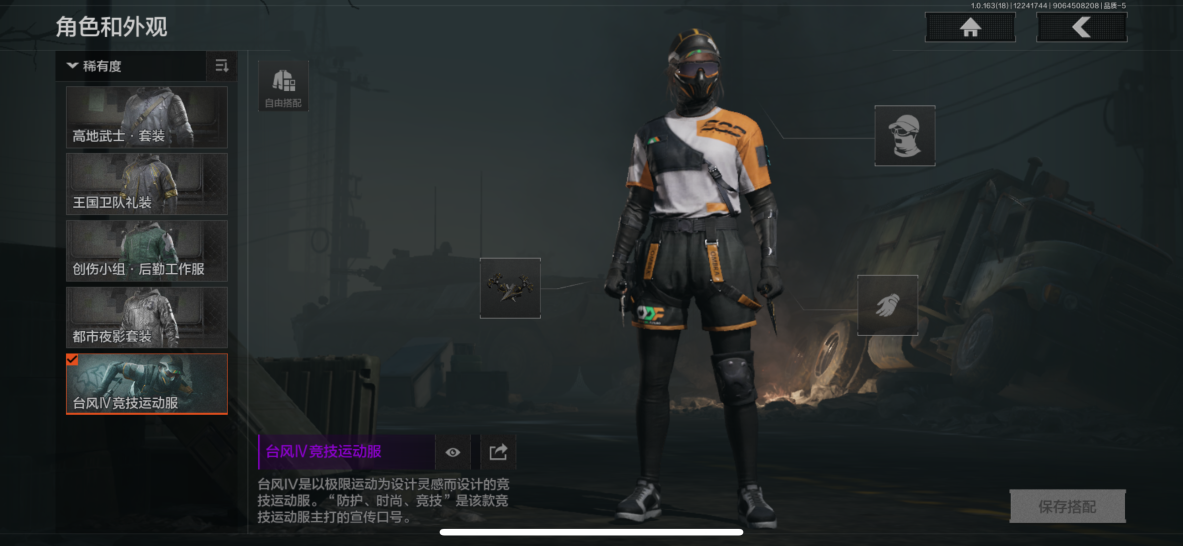Select the 高地武士·套装 outfit

coord(147,117)
